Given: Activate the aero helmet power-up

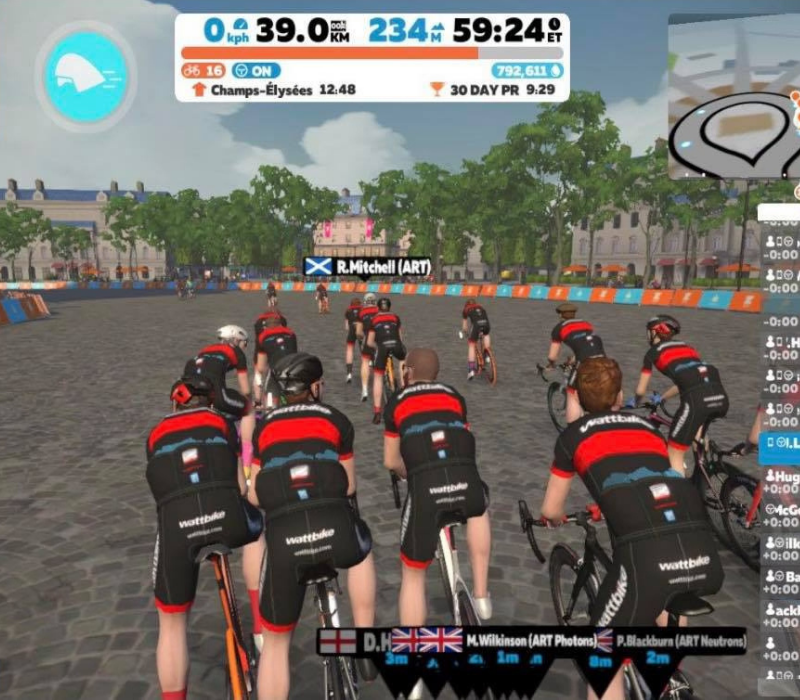Looking at the screenshot, I should pyautogui.click(x=86, y=76).
